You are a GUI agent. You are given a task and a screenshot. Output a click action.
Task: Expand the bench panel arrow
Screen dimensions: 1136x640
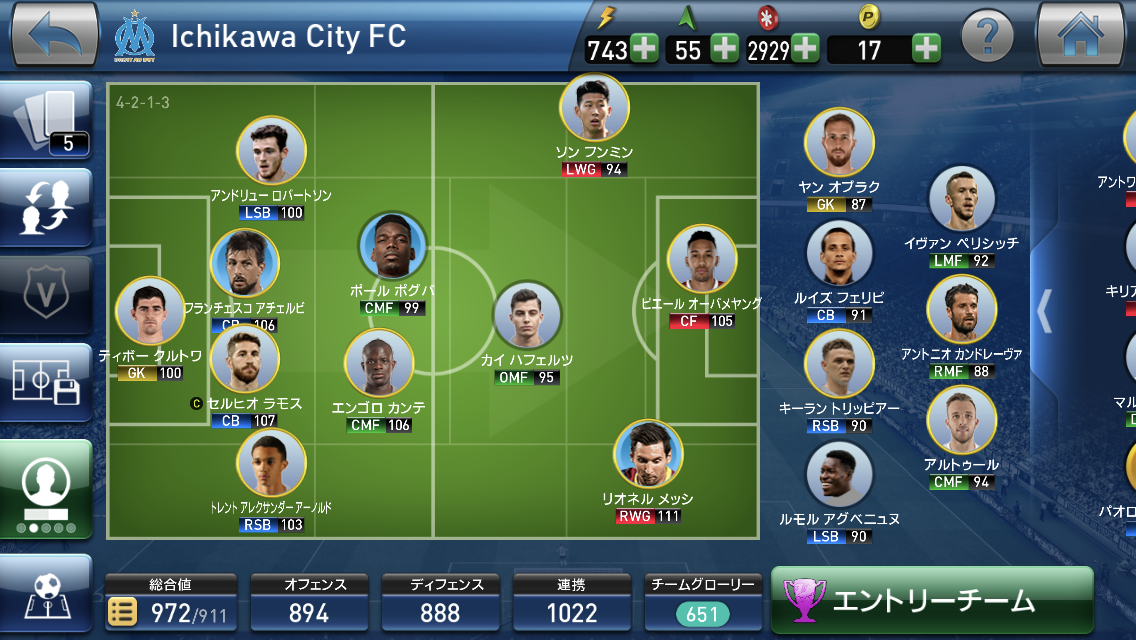[x=1044, y=311]
